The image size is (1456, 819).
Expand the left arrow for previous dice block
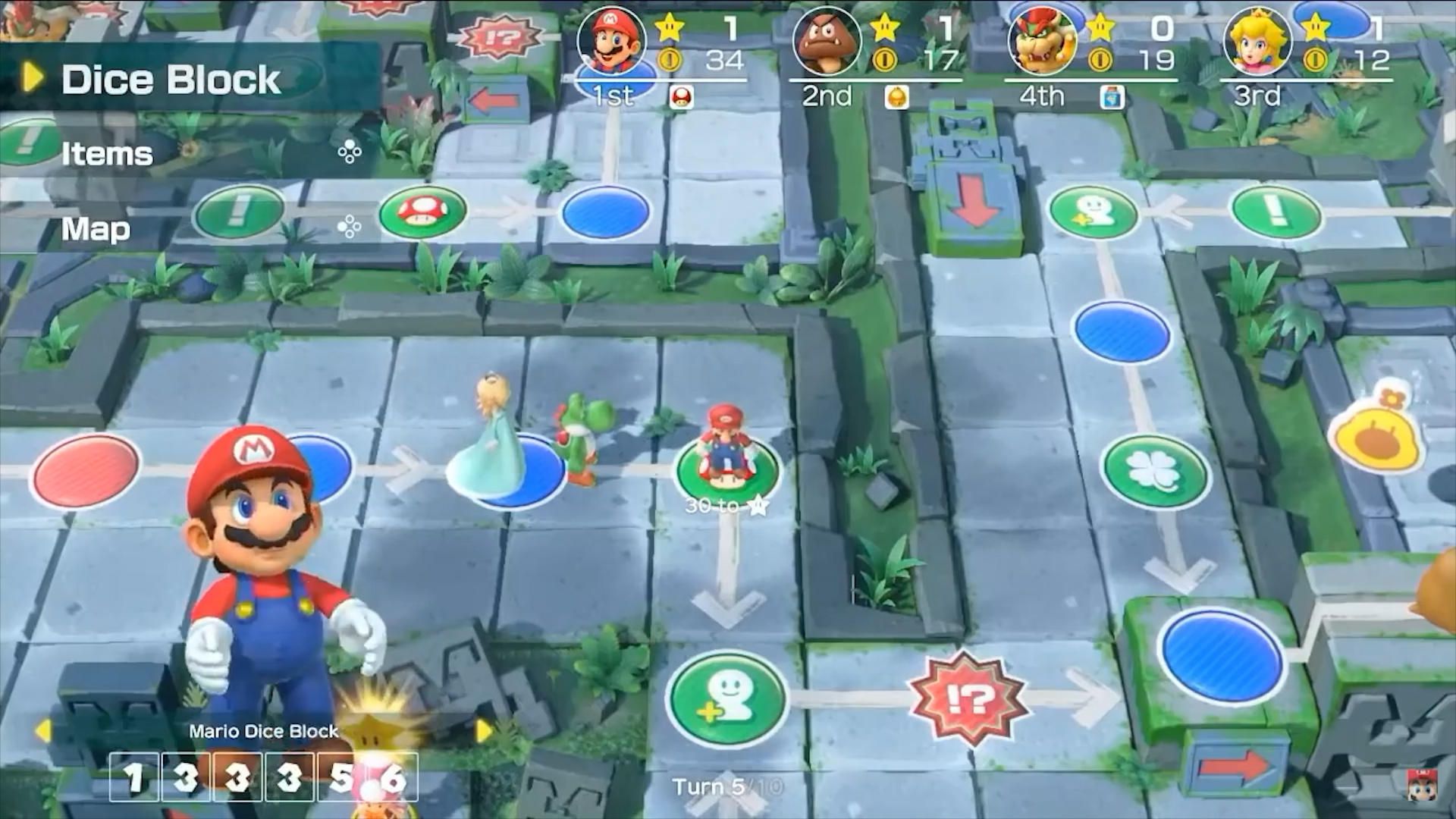(x=42, y=730)
